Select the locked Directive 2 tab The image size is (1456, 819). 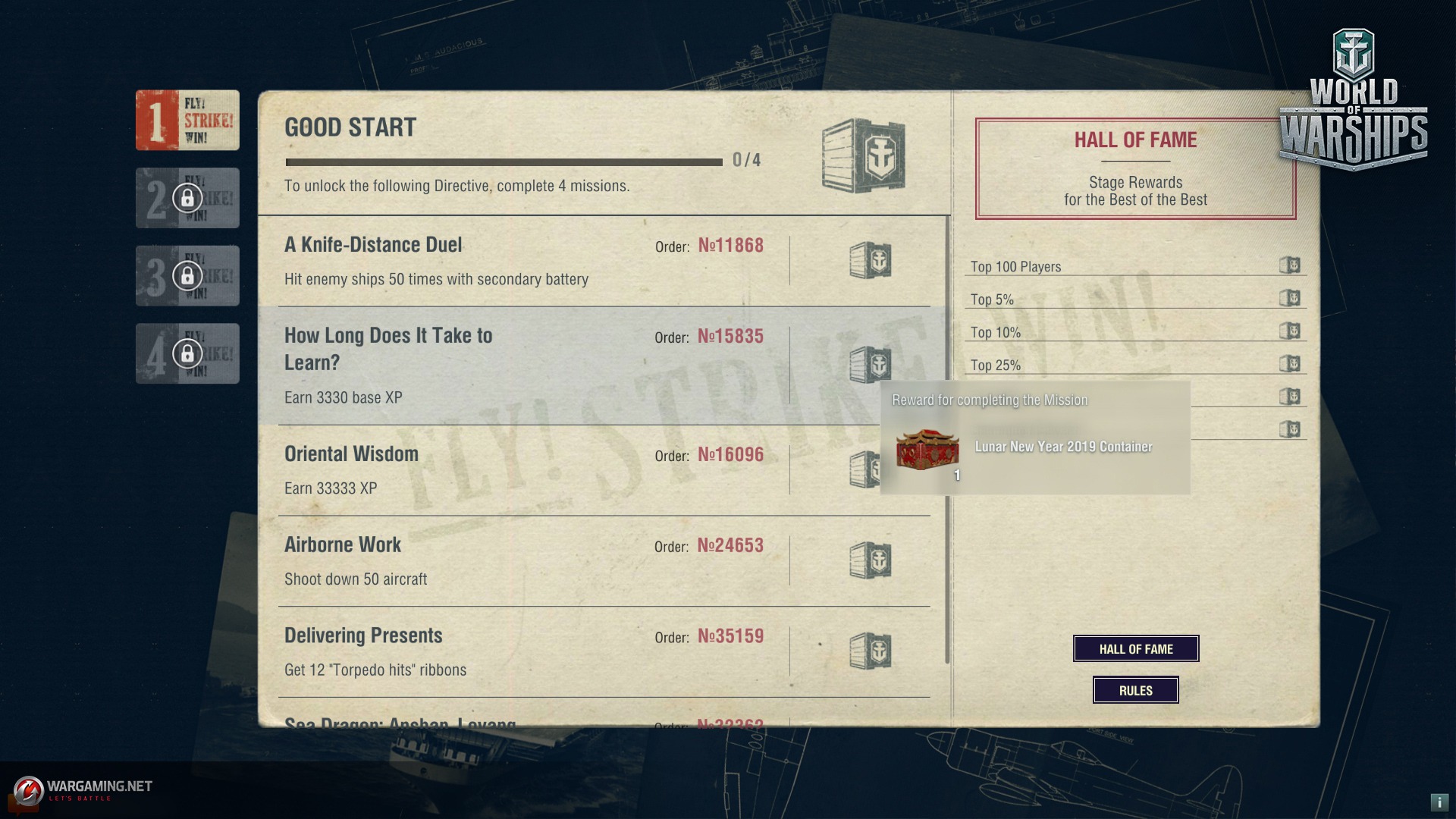(x=187, y=198)
